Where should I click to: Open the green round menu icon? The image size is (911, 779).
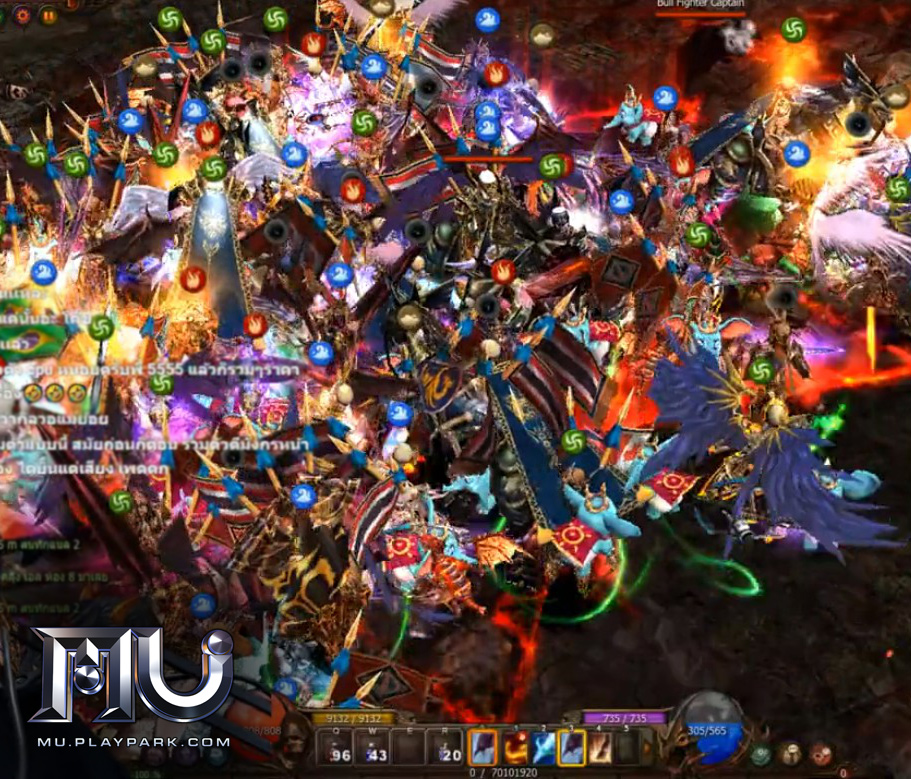(x=762, y=752)
